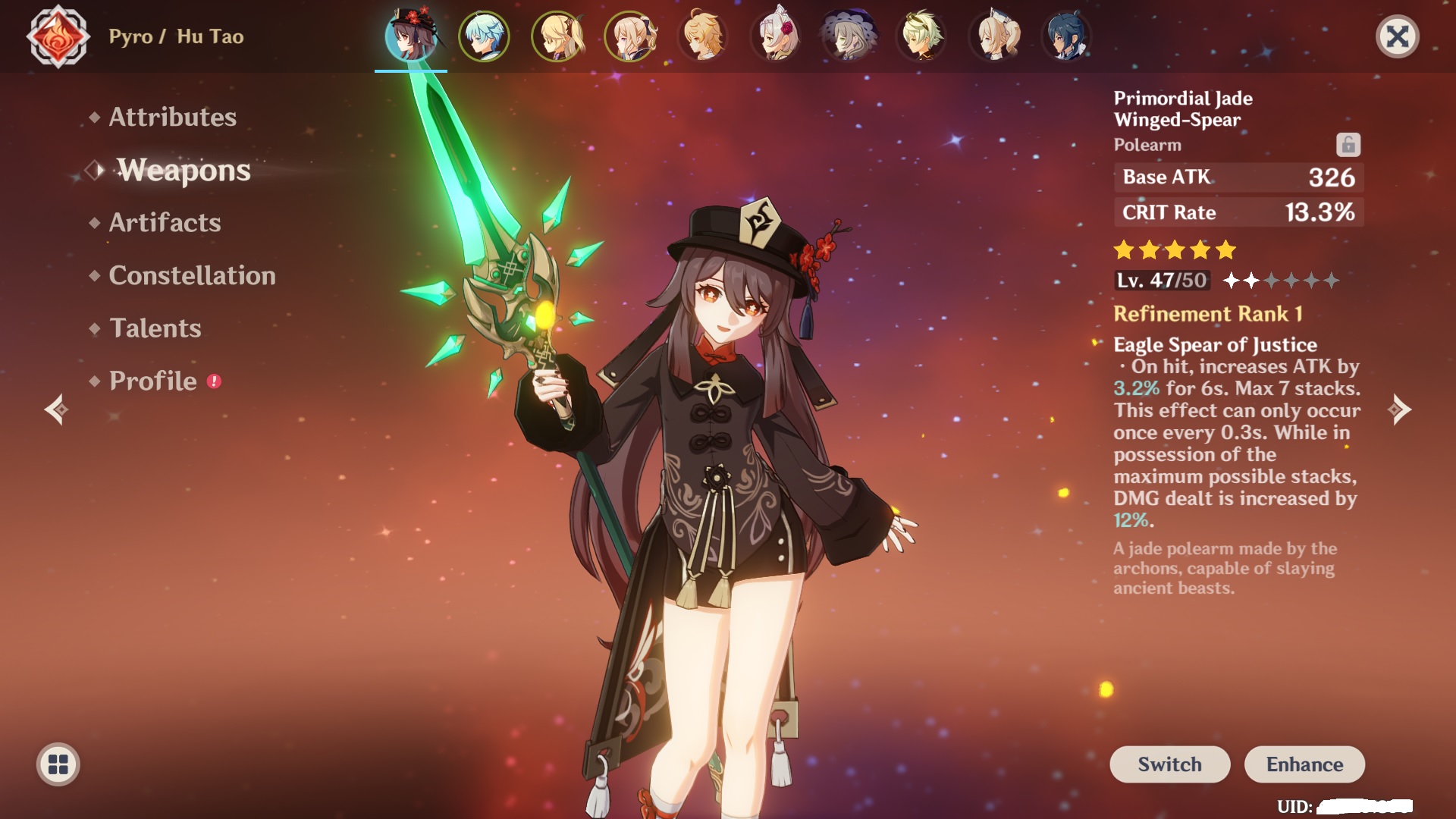
Task: Pick the Traveler's portrait
Action: (703, 36)
